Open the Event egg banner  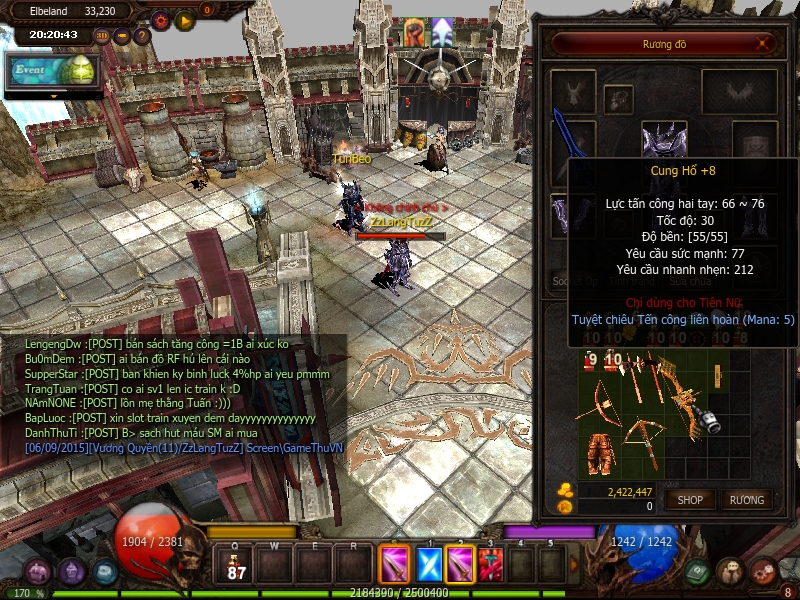(x=54, y=71)
